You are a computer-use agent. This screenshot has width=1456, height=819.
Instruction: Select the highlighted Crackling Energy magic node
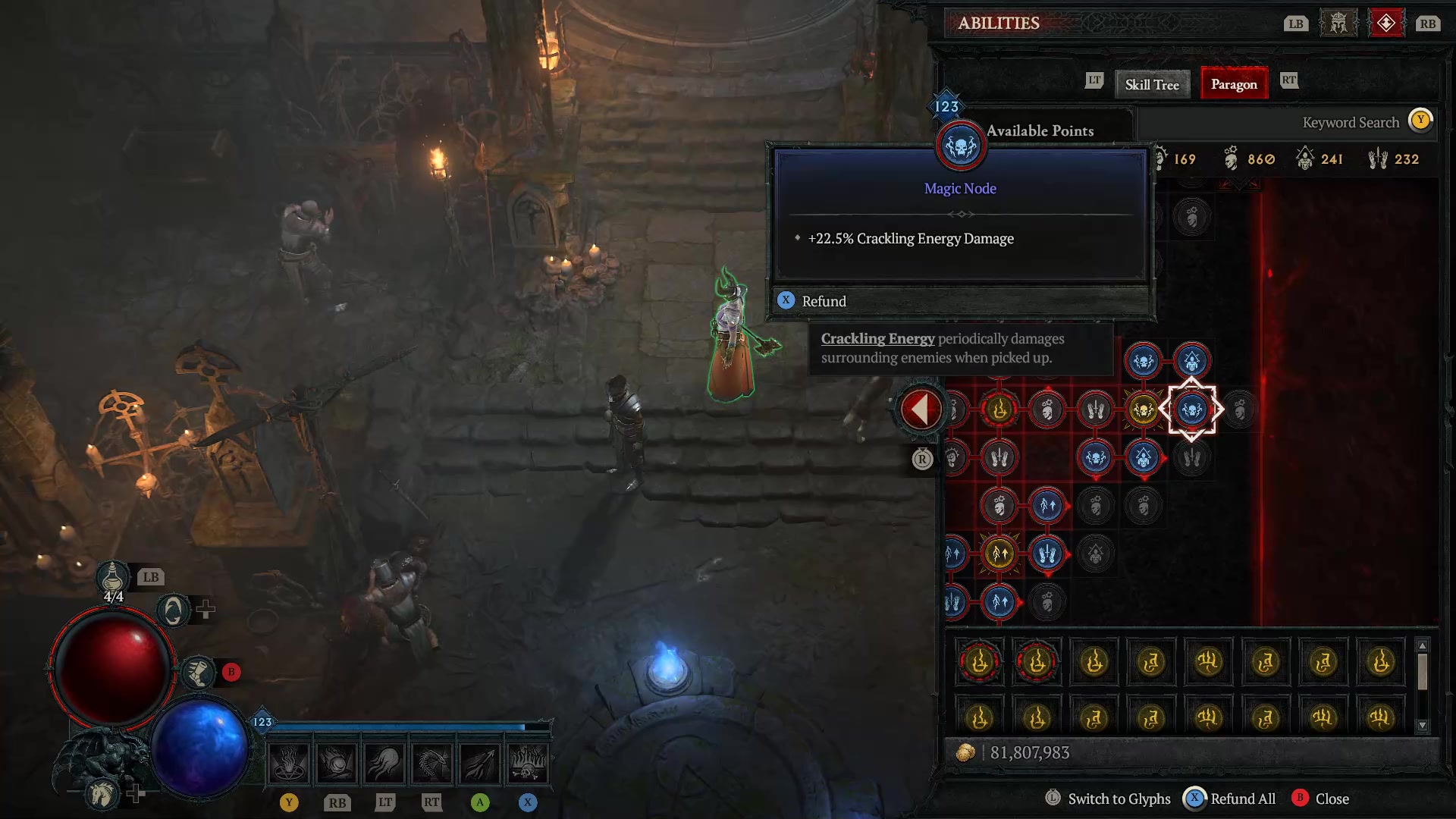tap(1191, 409)
